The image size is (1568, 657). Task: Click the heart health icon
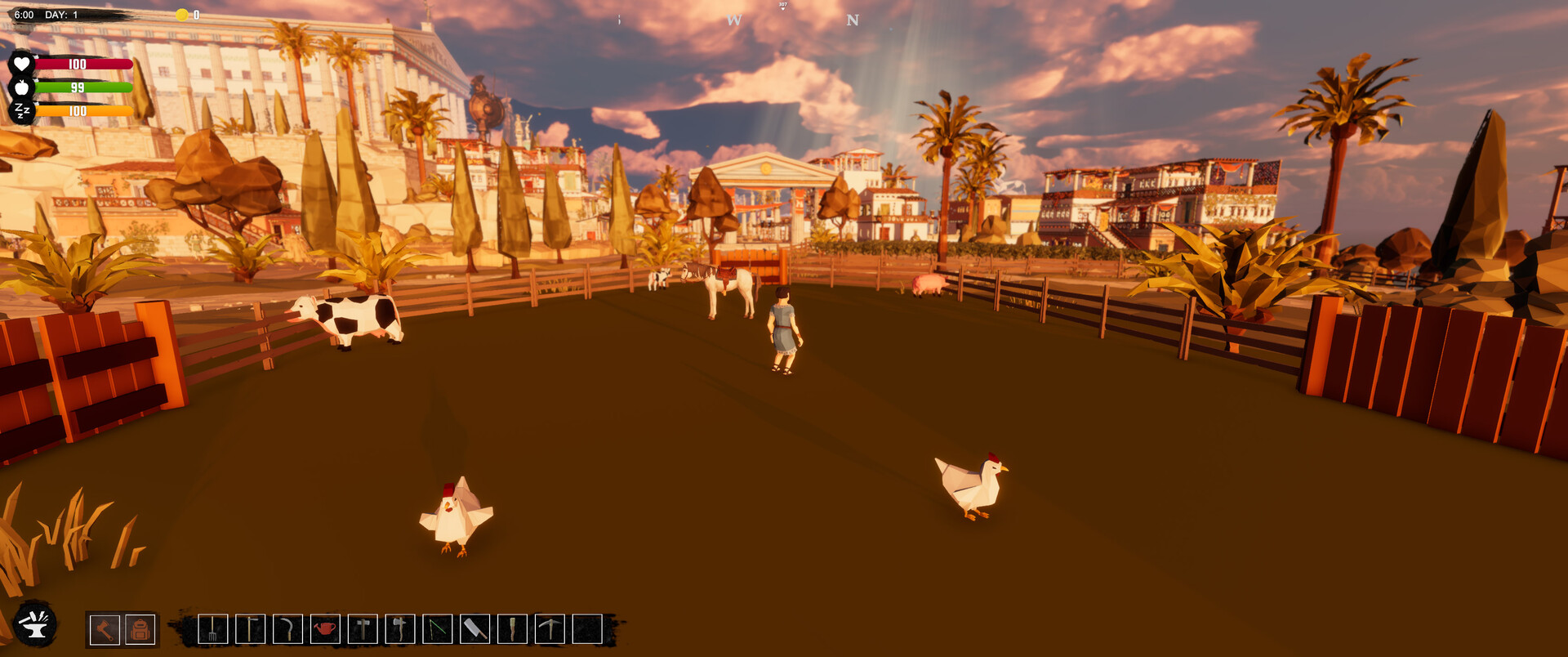point(22,62)
